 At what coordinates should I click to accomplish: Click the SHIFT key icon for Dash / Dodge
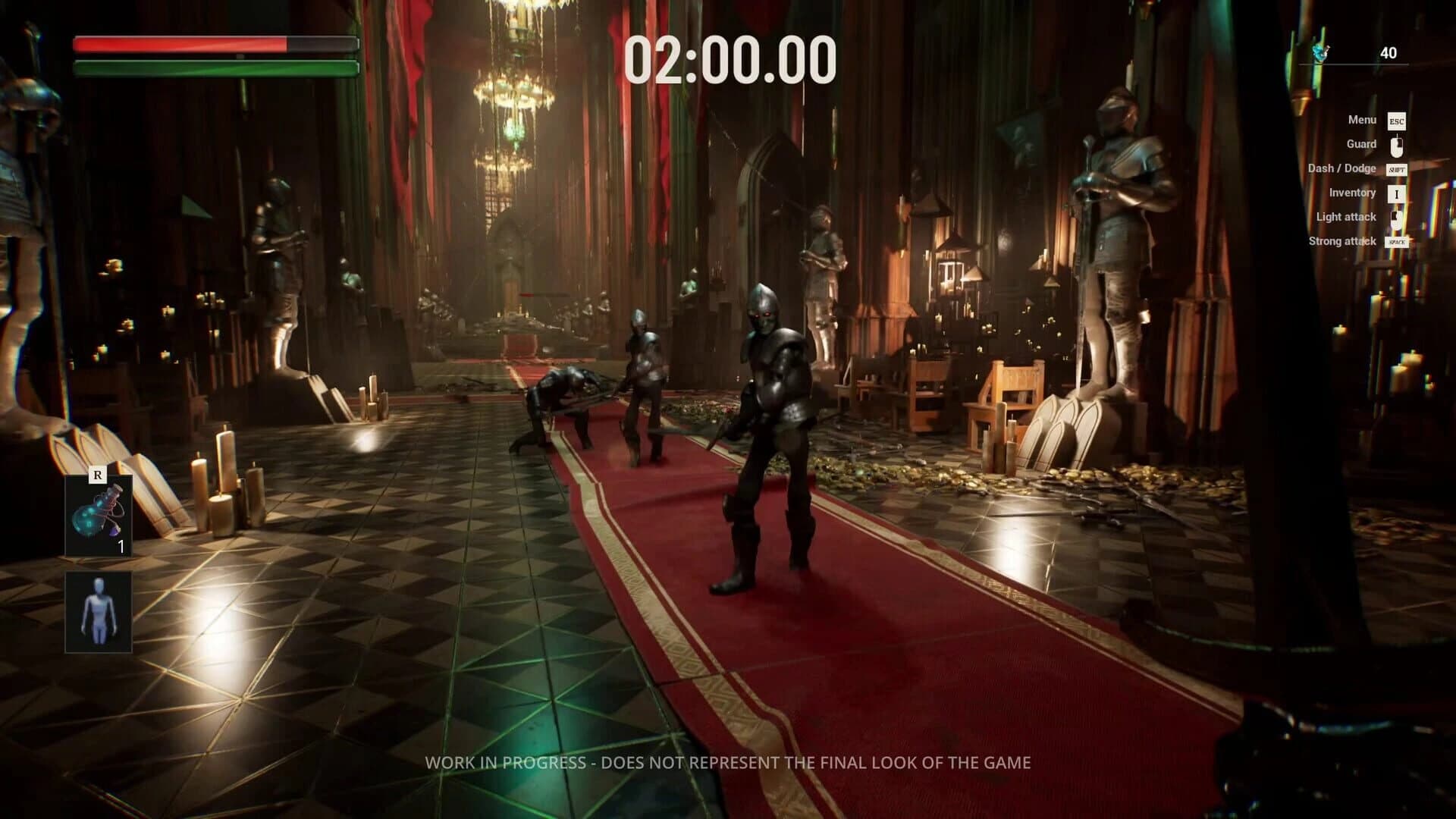point(1398,168)
